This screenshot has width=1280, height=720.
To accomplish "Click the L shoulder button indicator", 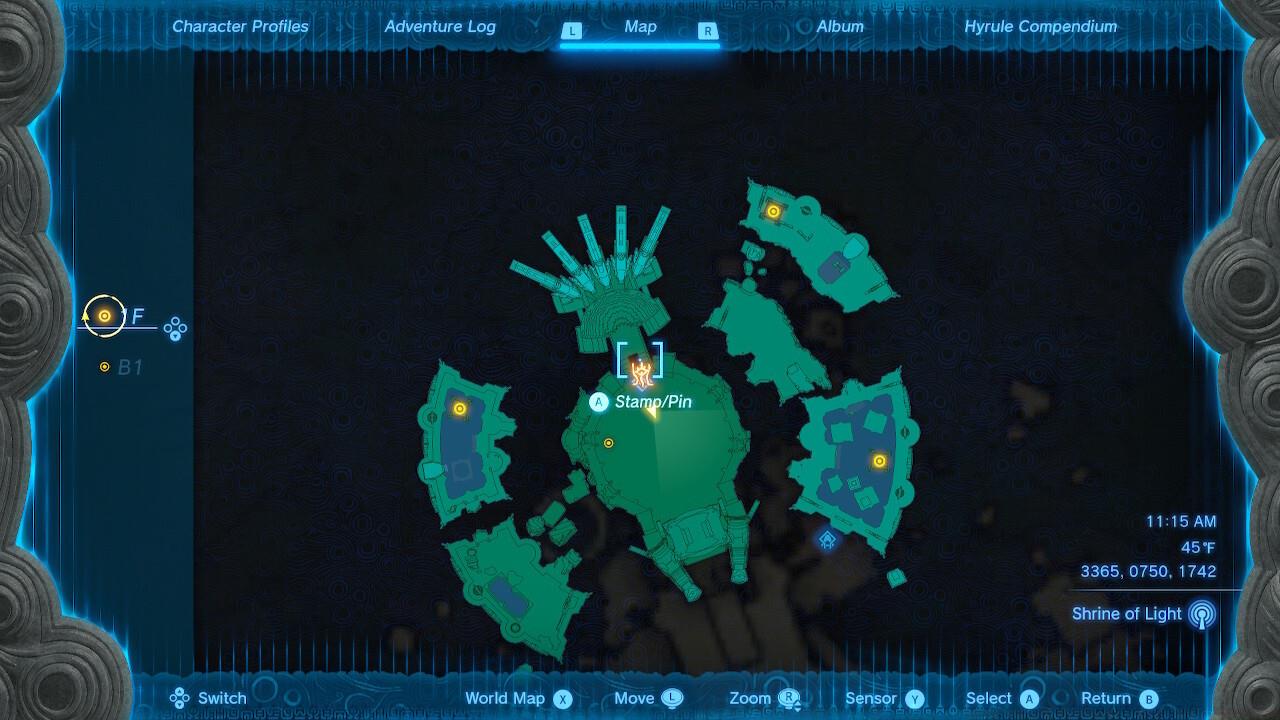I will [x=572, y=31].
